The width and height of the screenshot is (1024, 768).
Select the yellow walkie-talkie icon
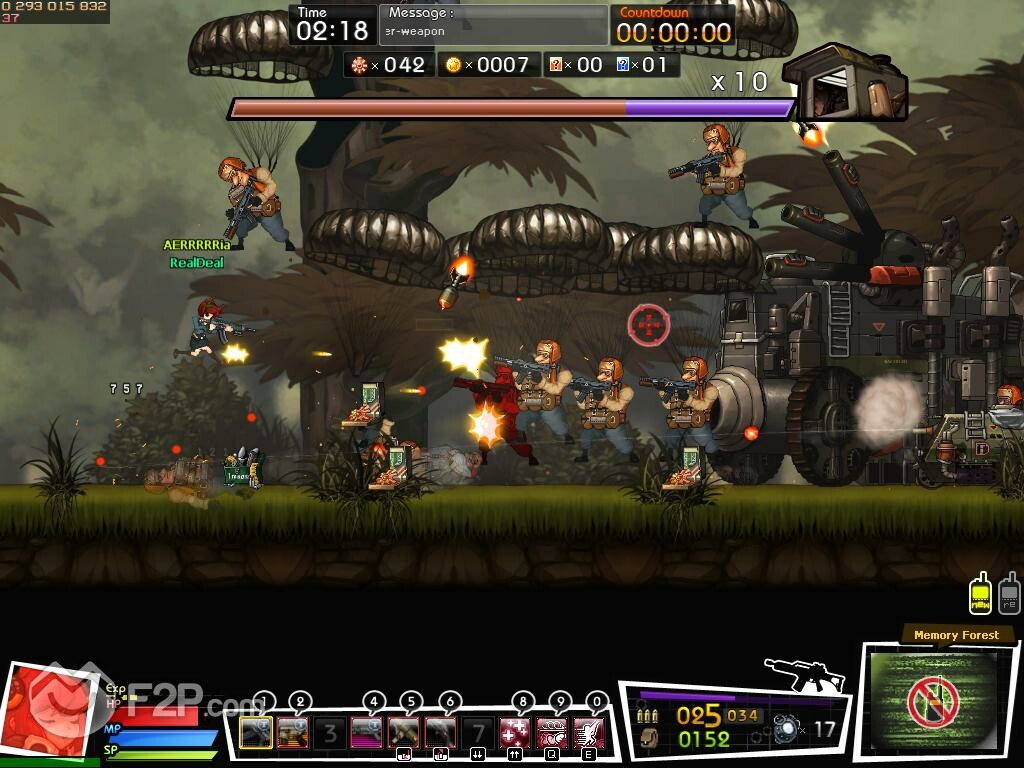coord(981,594)
